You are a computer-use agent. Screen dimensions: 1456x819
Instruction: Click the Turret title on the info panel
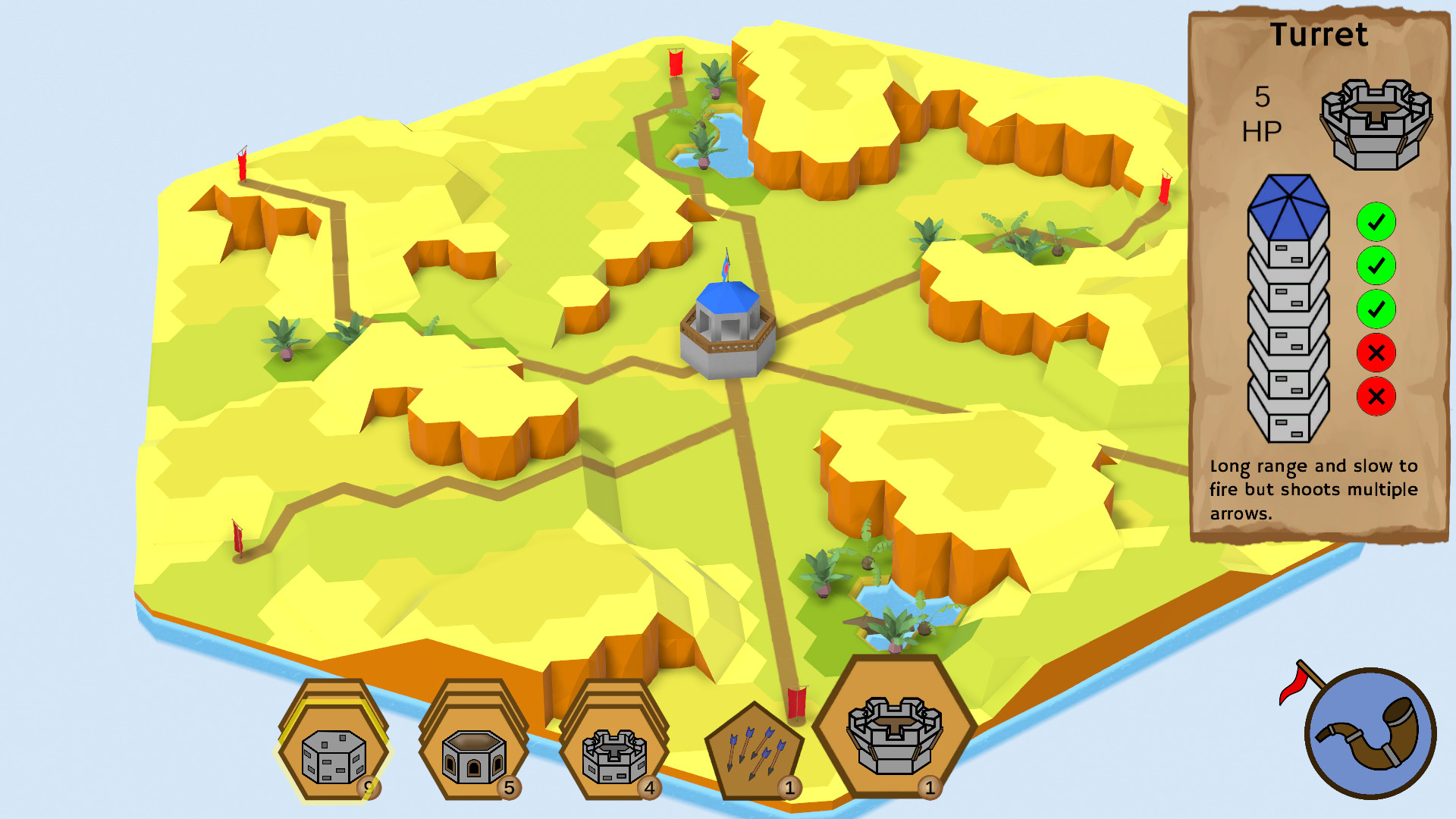[x=1323, y=36]
